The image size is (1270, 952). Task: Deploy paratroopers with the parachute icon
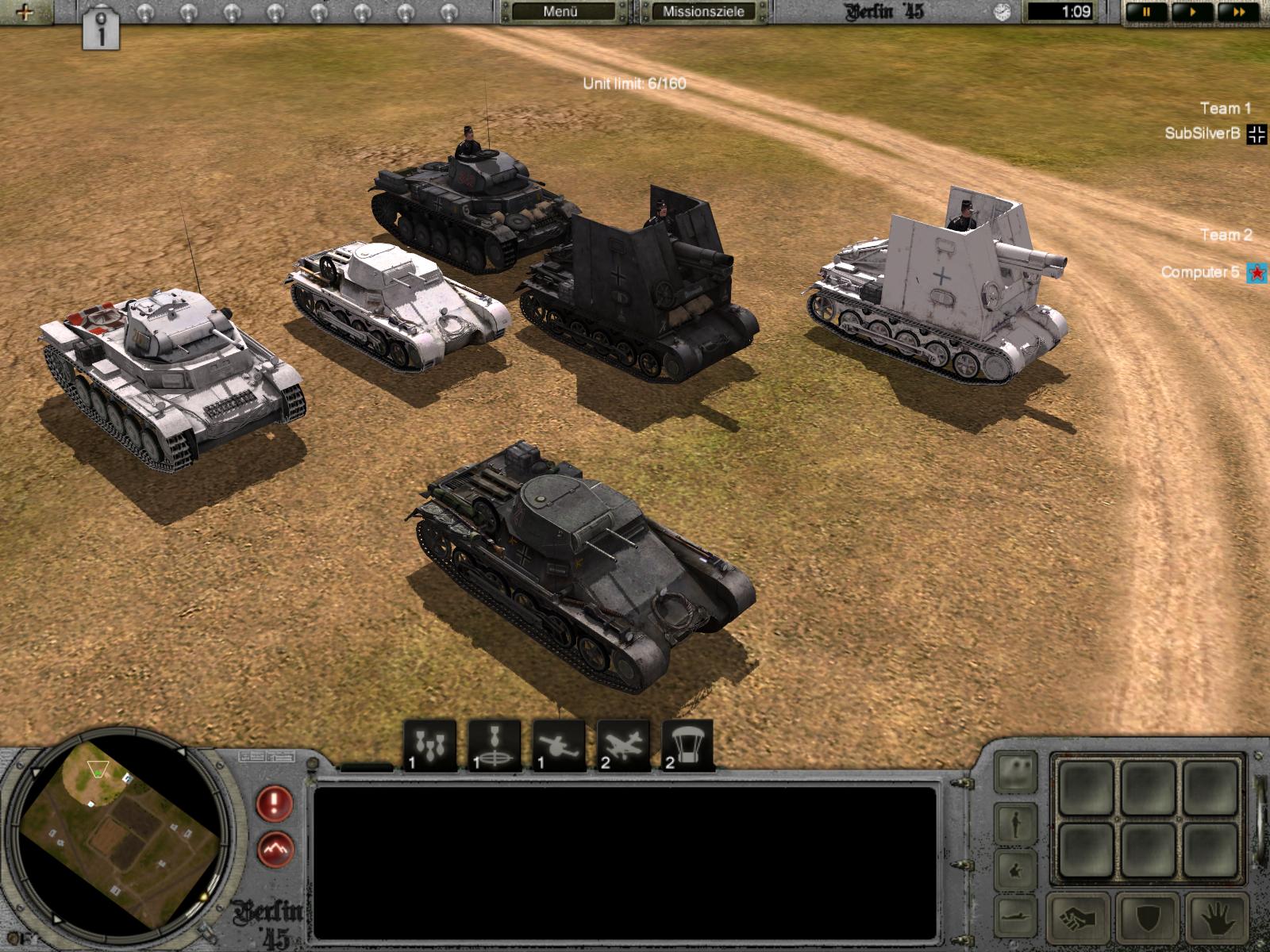click(687, 746)
